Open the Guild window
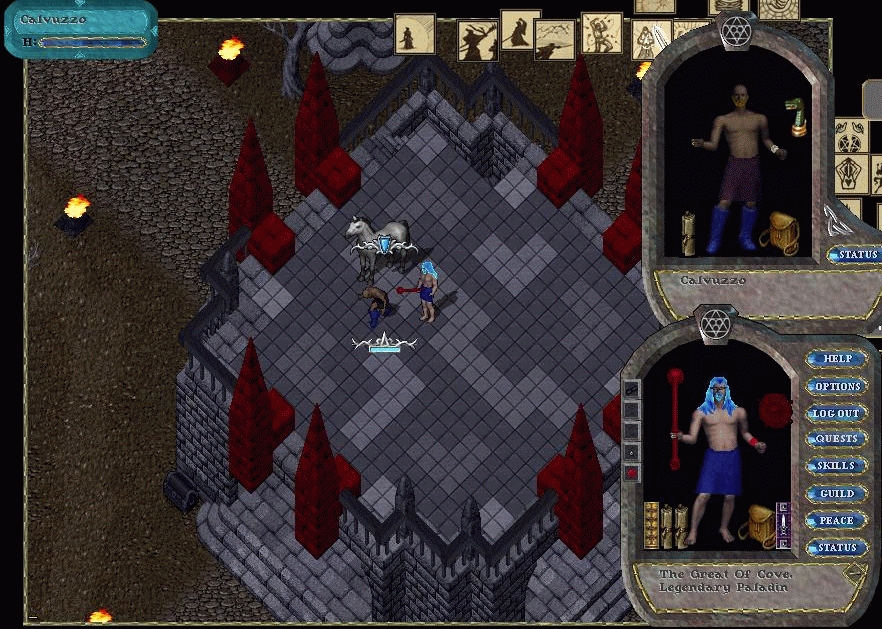Viewport: 882px width, 629px height. pos(836,493)
